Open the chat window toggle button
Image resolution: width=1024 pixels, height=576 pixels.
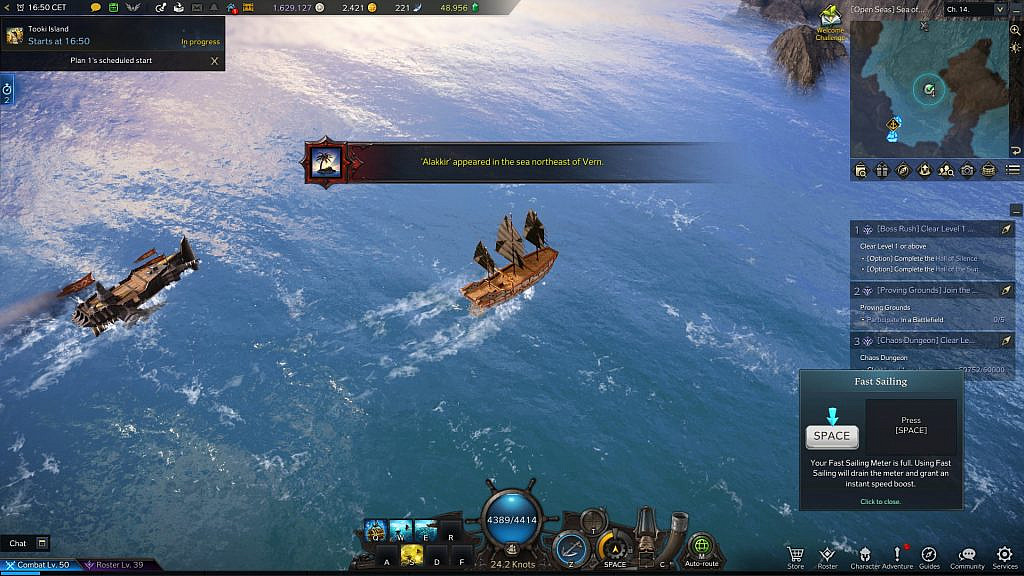[x=42, y=543]
